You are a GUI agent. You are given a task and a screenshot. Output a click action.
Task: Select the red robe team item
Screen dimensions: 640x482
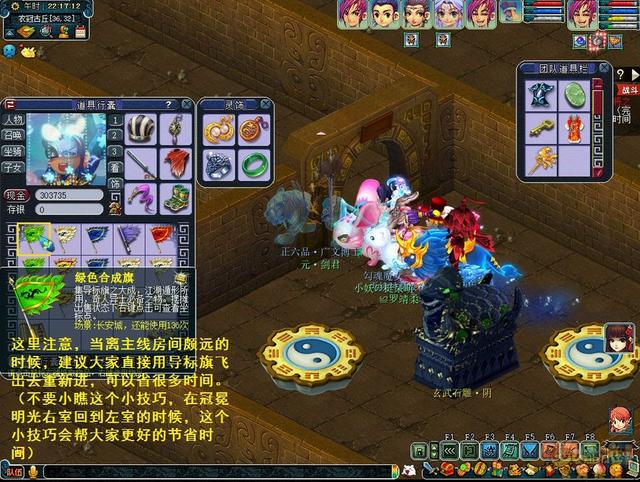[574, 127]
